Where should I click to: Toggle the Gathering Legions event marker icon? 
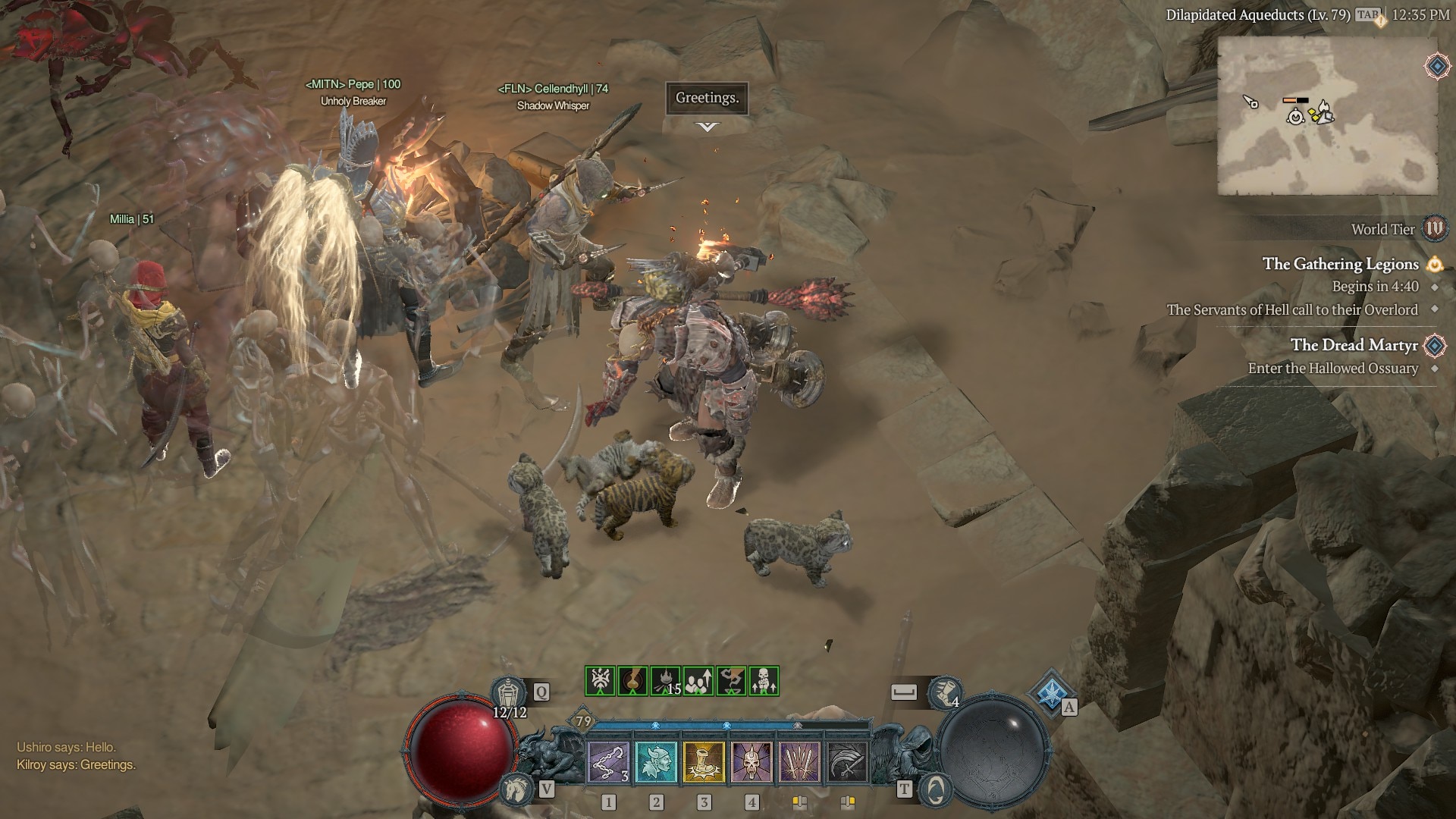(x=1434, y=264)
